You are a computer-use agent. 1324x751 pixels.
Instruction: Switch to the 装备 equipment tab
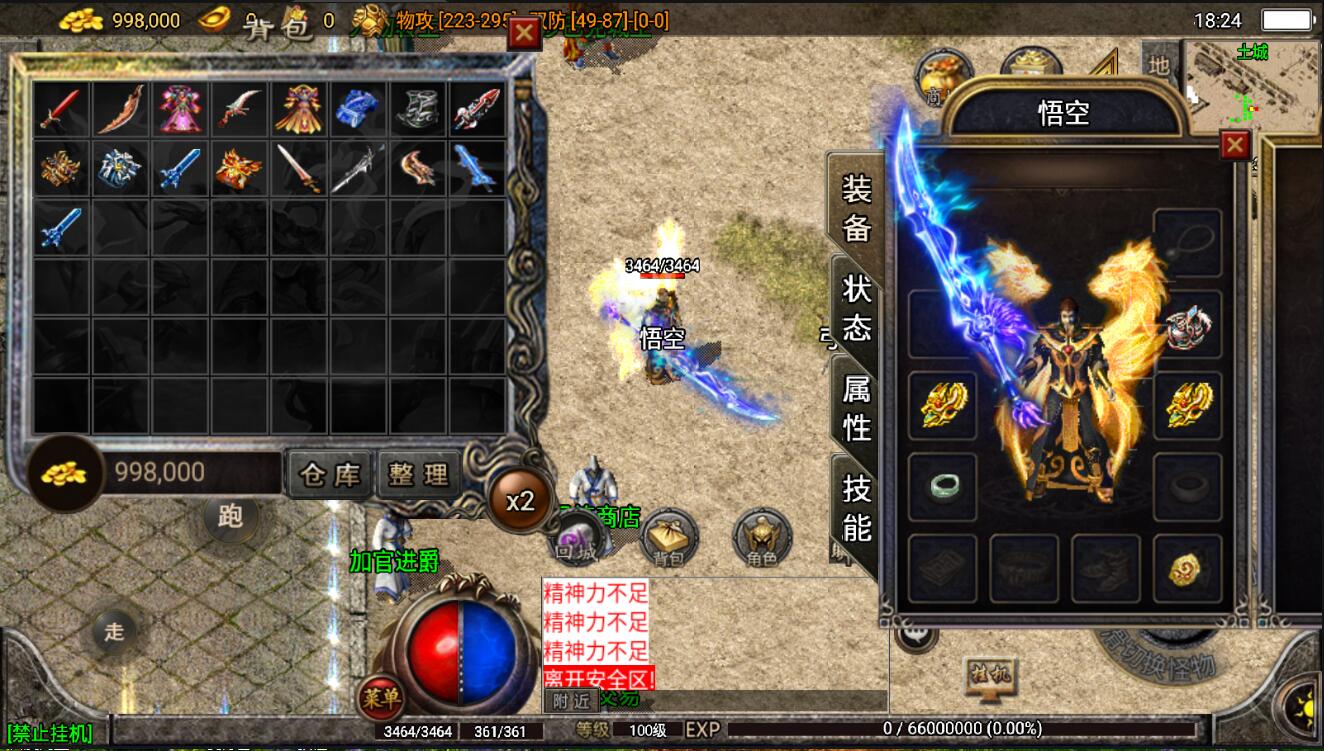tap(856, 207)
